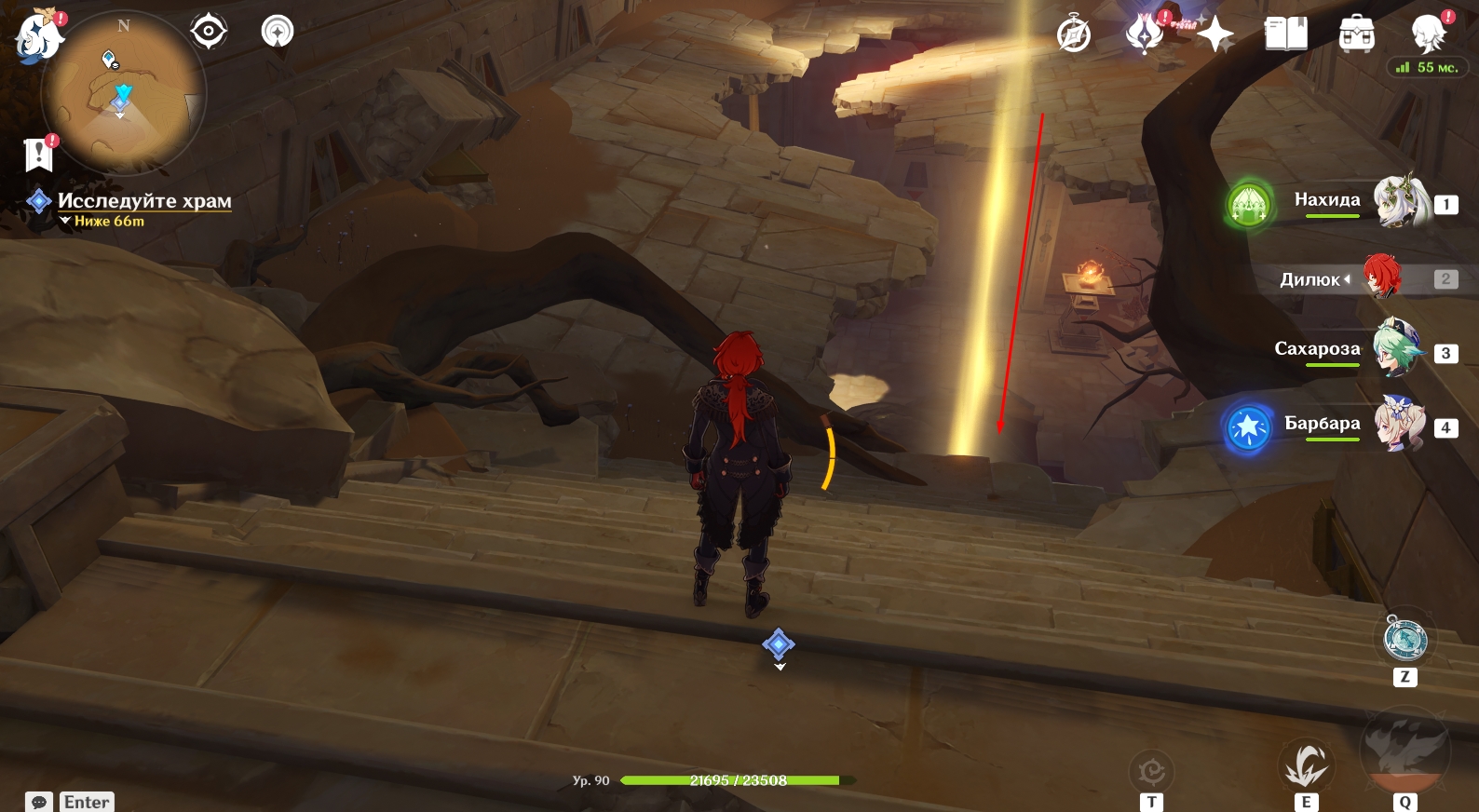Switch to Сахароза
This screenshot has width=1479, height=812.
[x=1397, y=350]
